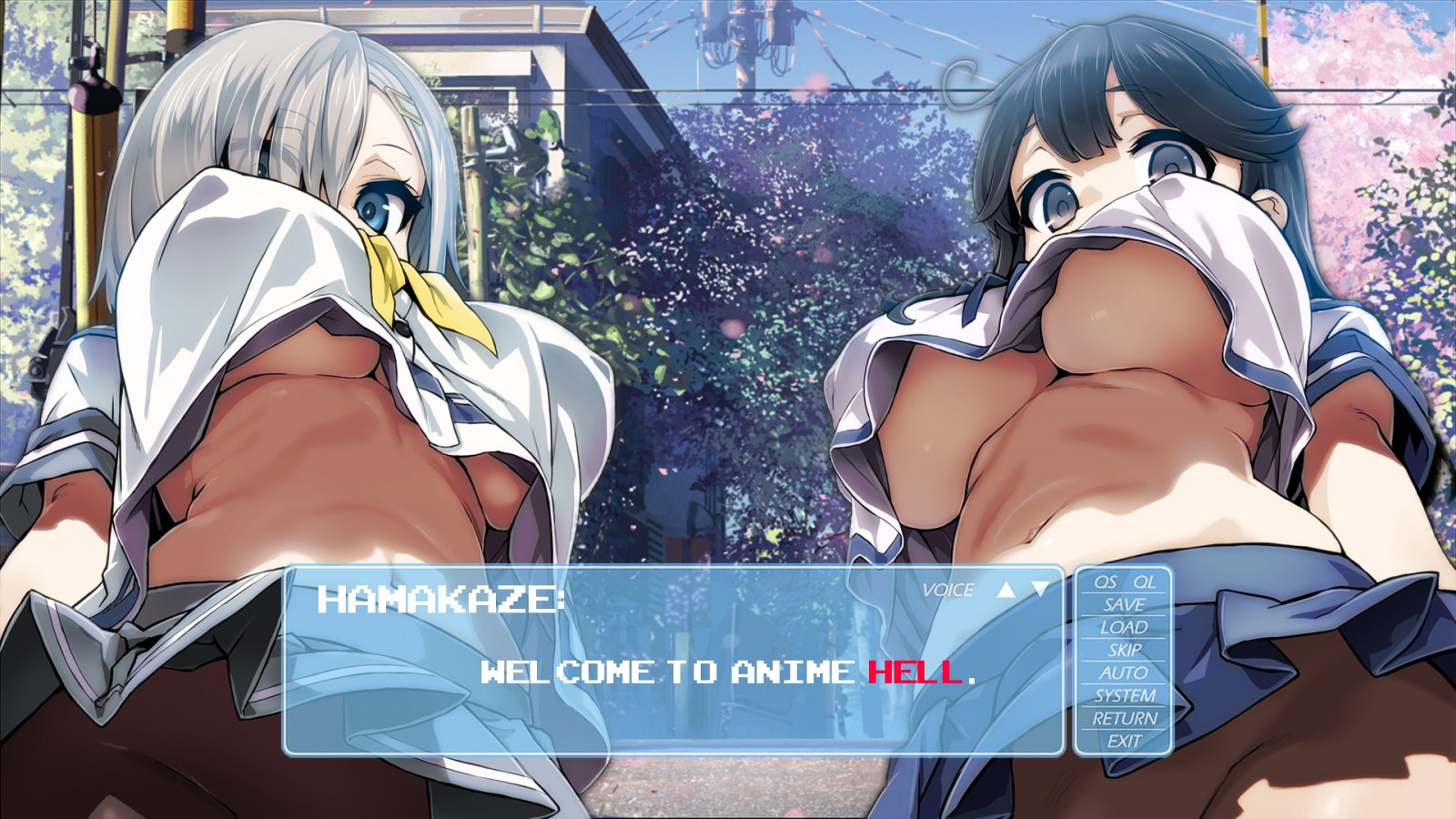This screenshot has width=1456, height=819.
Task: Toggle Auto text advance
Action: (1124, 672)
